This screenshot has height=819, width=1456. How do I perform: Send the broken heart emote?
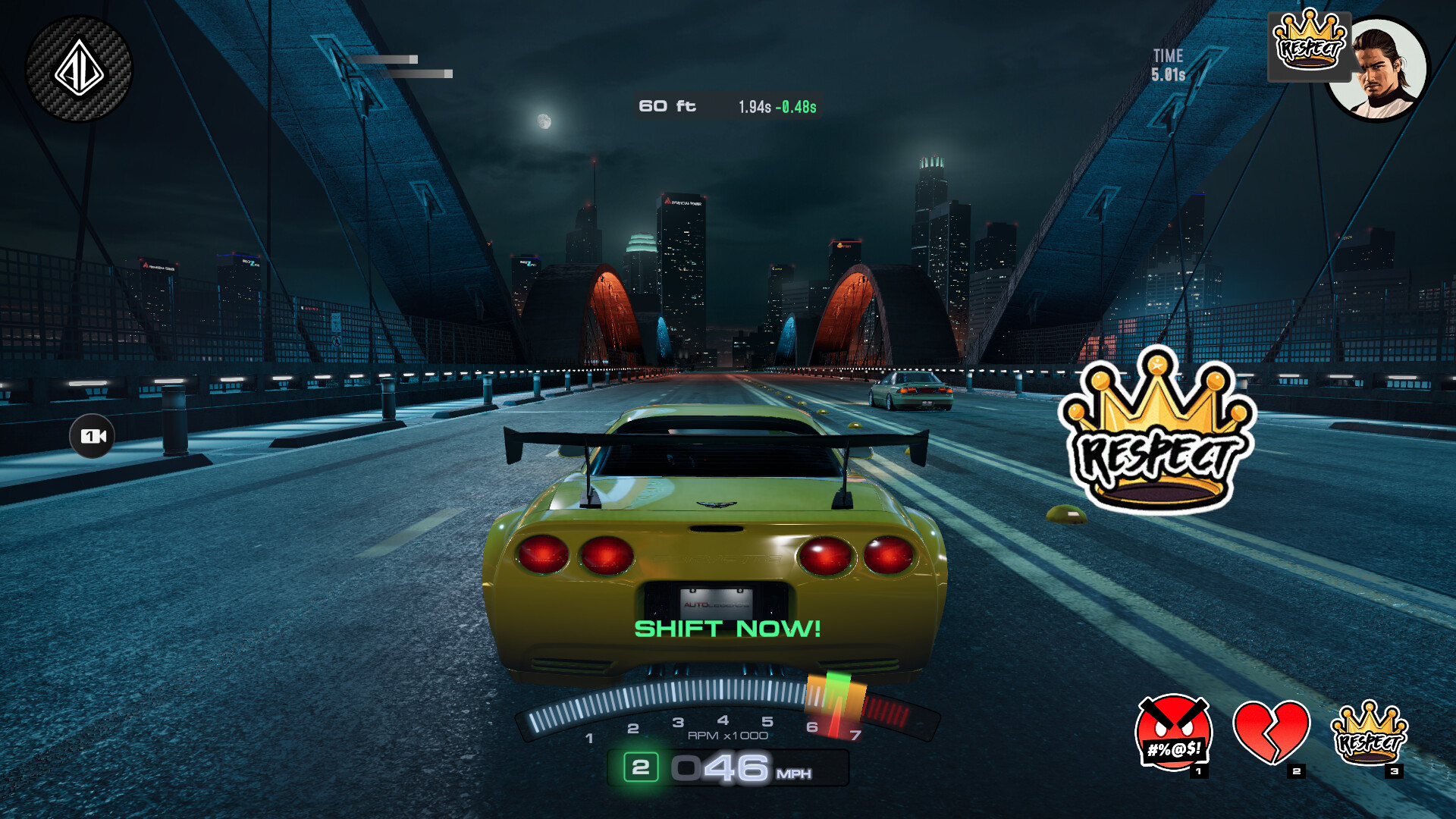coord(1271,733)
